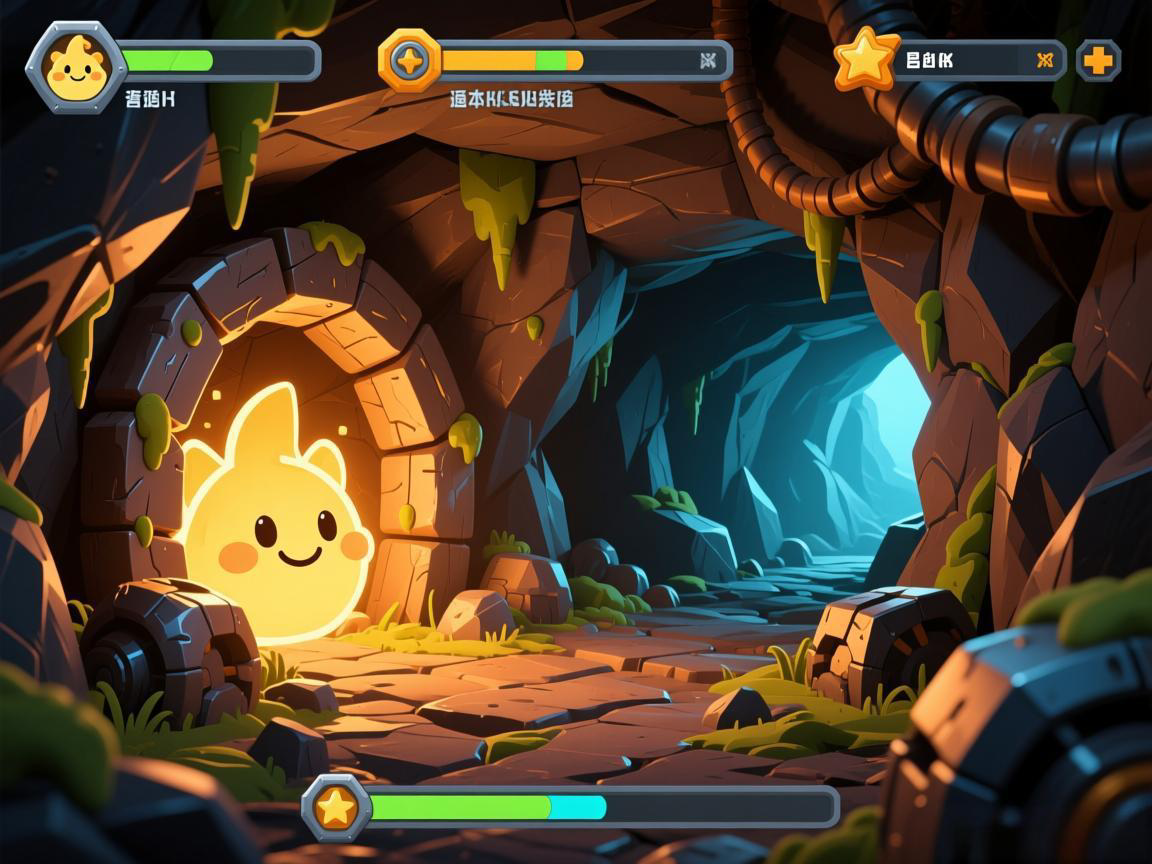Close the orange progress bar's gray X
Image resolution: width=1152 pixels, height=864 pixels.
[x=708, y=61]
